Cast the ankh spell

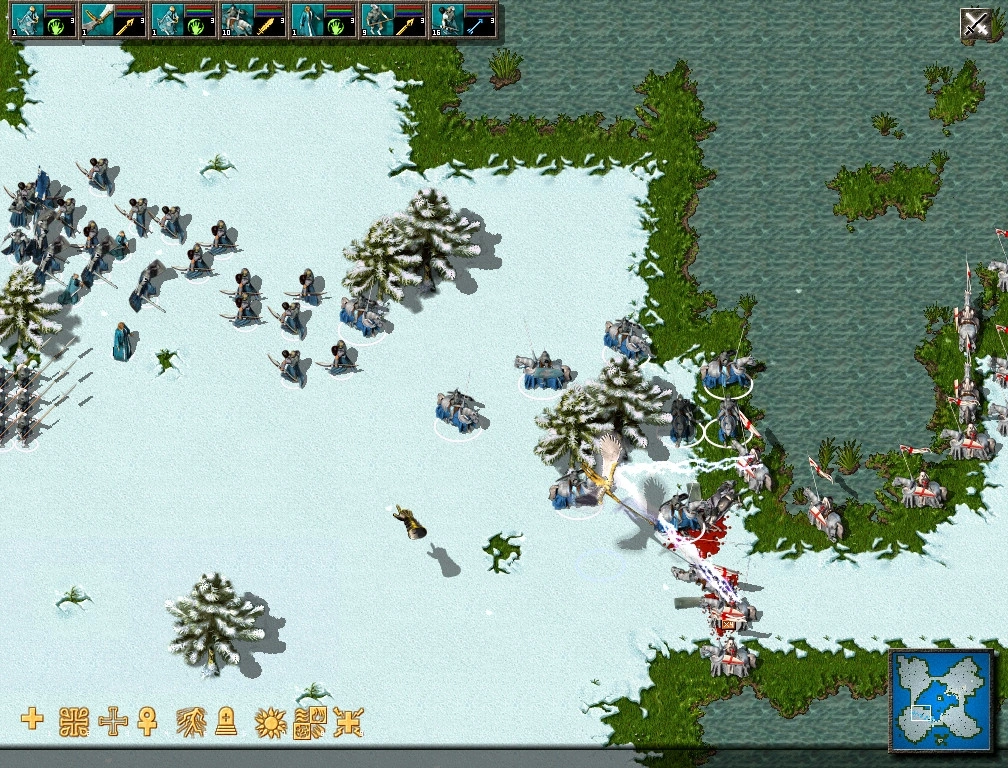[x=148, y=720]
